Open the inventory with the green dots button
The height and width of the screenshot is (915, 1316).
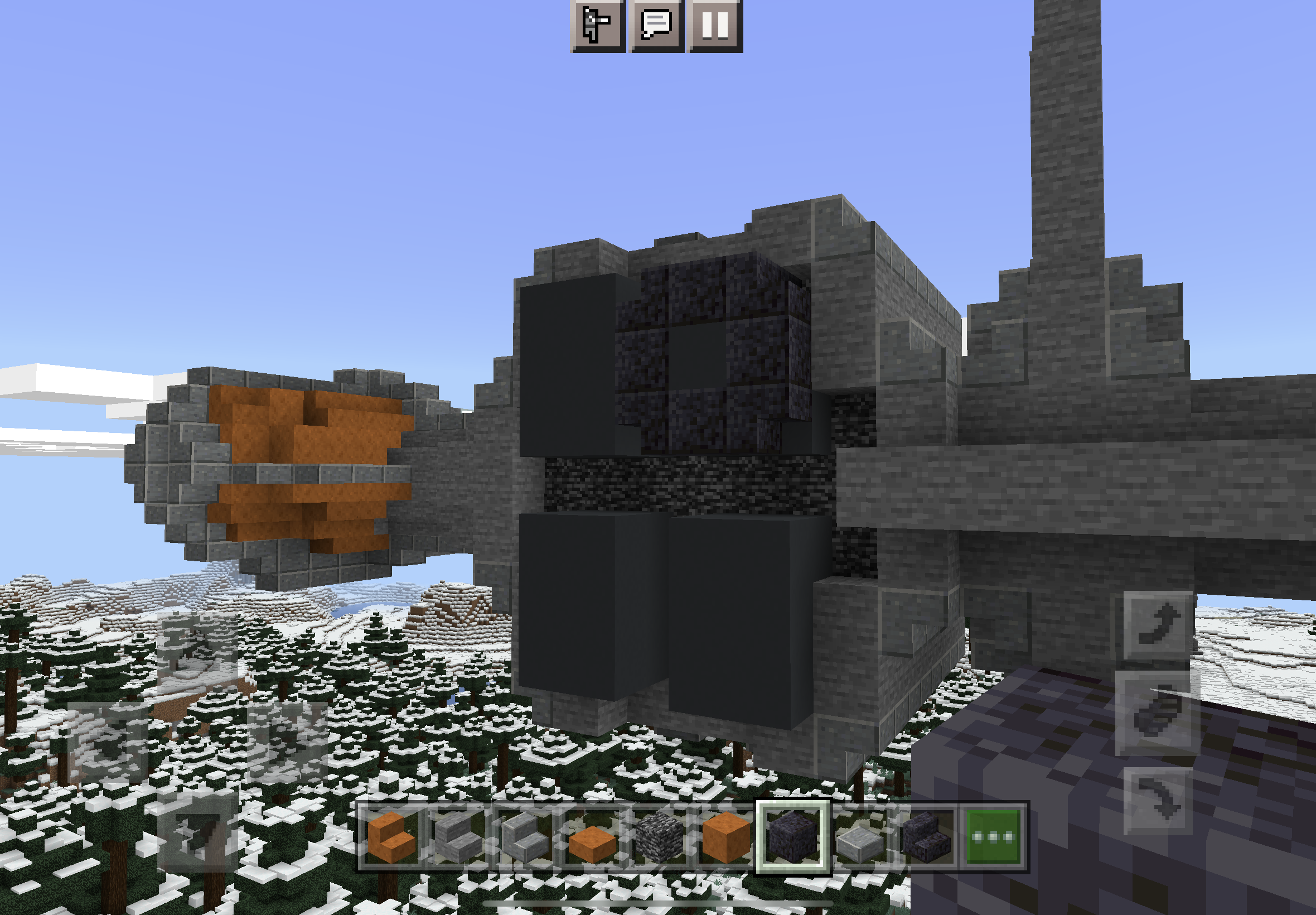click(x=994, y=837)
